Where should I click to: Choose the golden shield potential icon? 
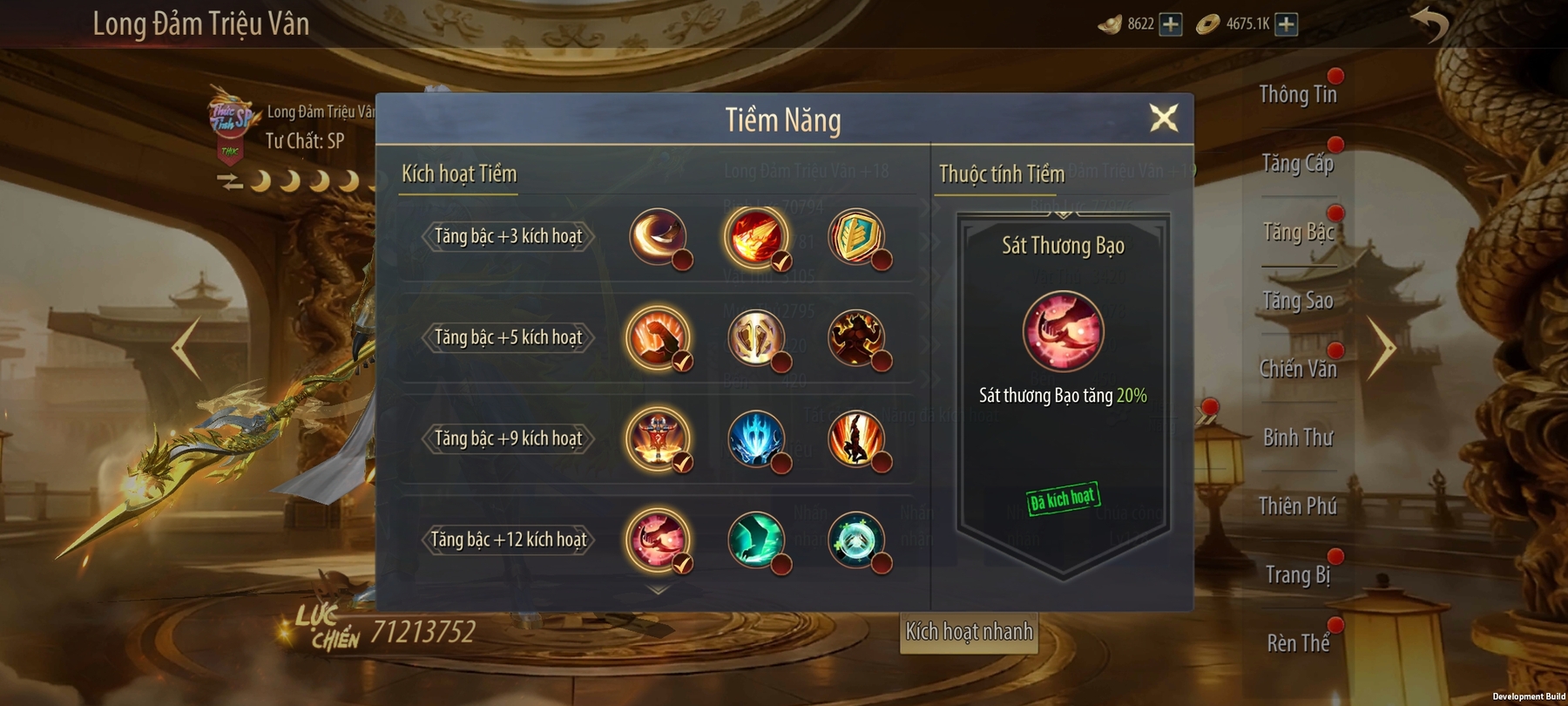point(855,236)
